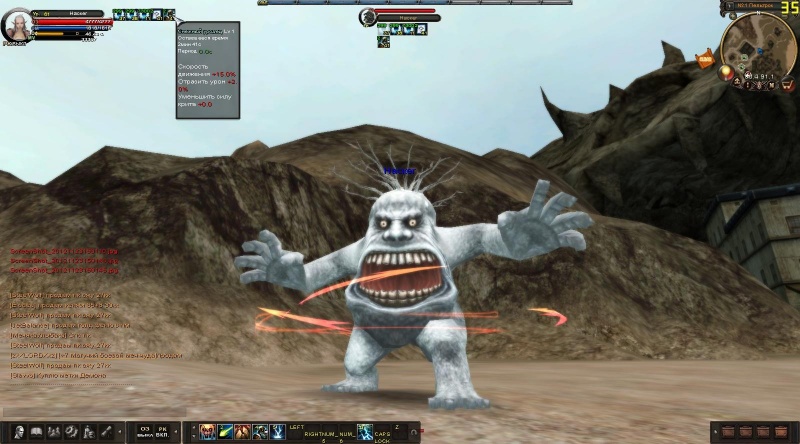This screenshot has width=800, height=444.
Task: Use the lightning skill in the Caps Lock slot
Action: click(365, 431)
